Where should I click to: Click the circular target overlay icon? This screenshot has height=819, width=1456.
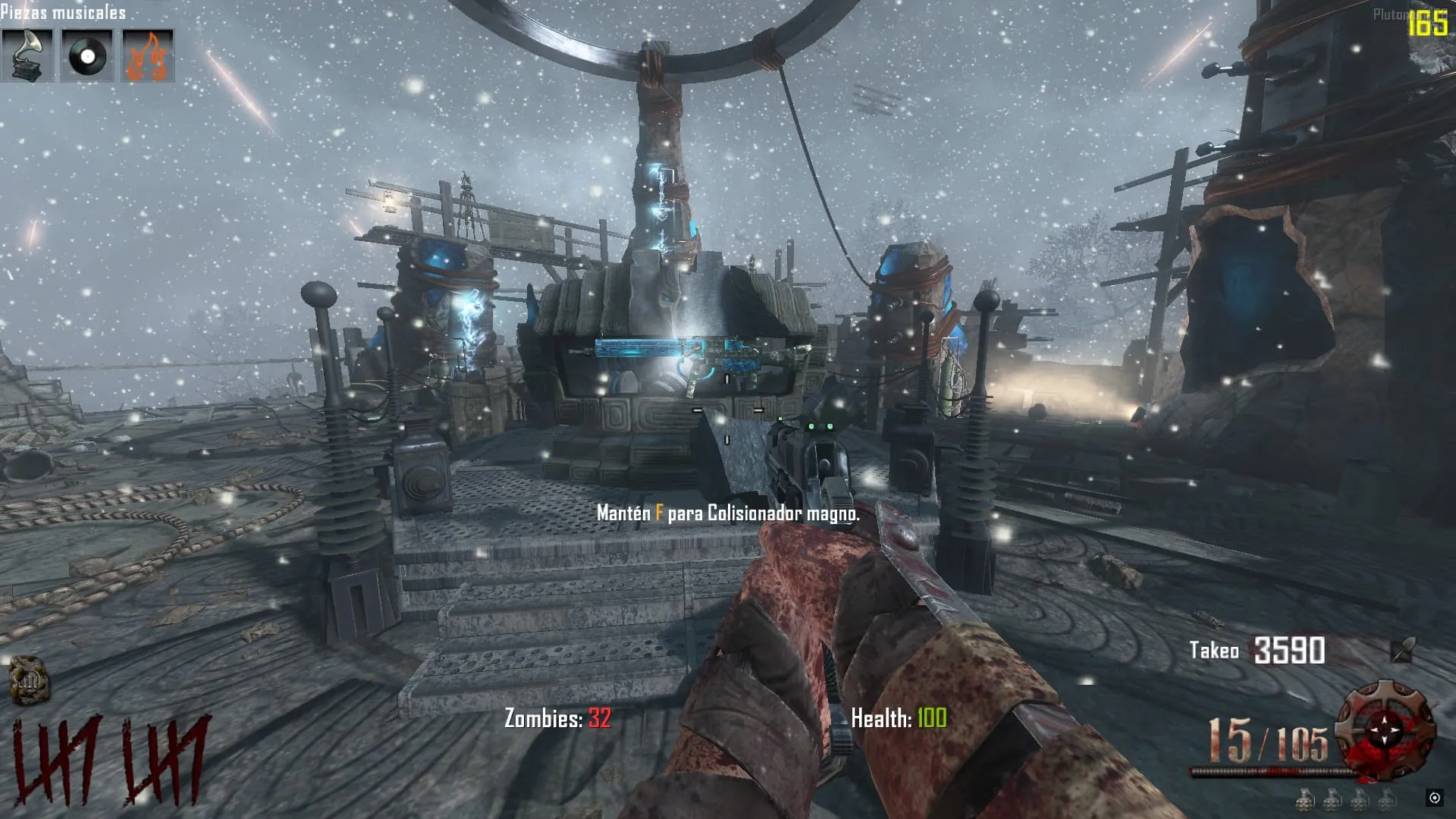[1434, 797]
